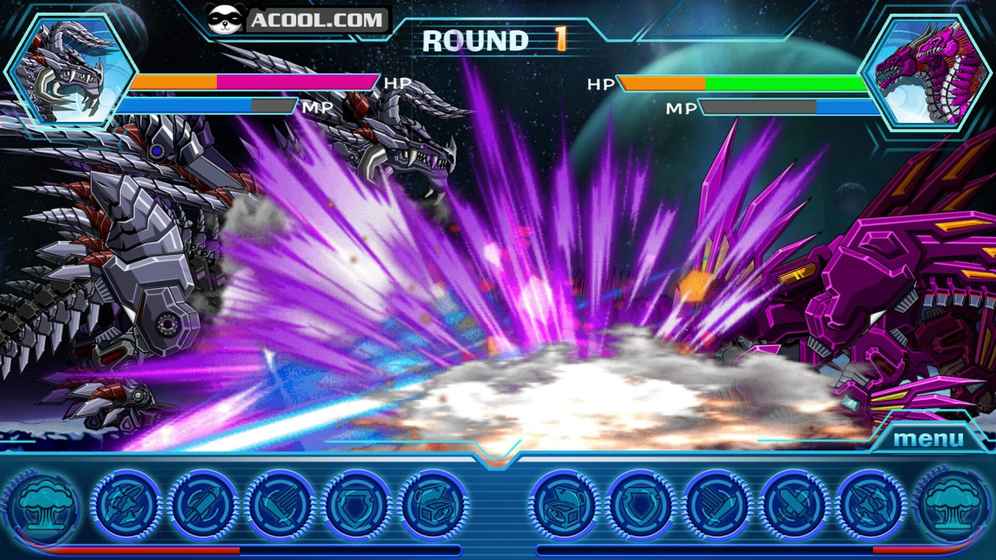Open the silver dragon's treasure chest item

(432, 502)
